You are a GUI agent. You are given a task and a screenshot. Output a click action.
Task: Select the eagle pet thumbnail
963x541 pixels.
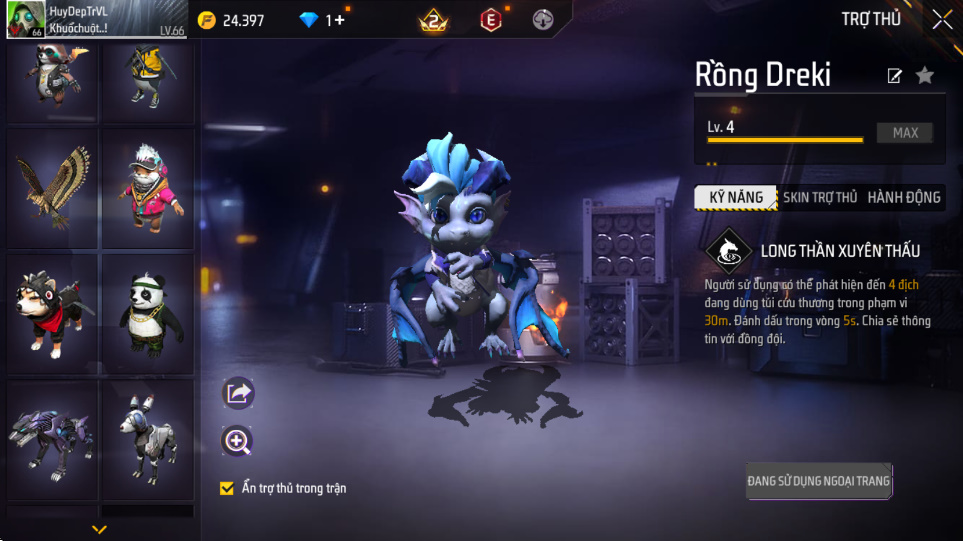click(x=52, y=186)
